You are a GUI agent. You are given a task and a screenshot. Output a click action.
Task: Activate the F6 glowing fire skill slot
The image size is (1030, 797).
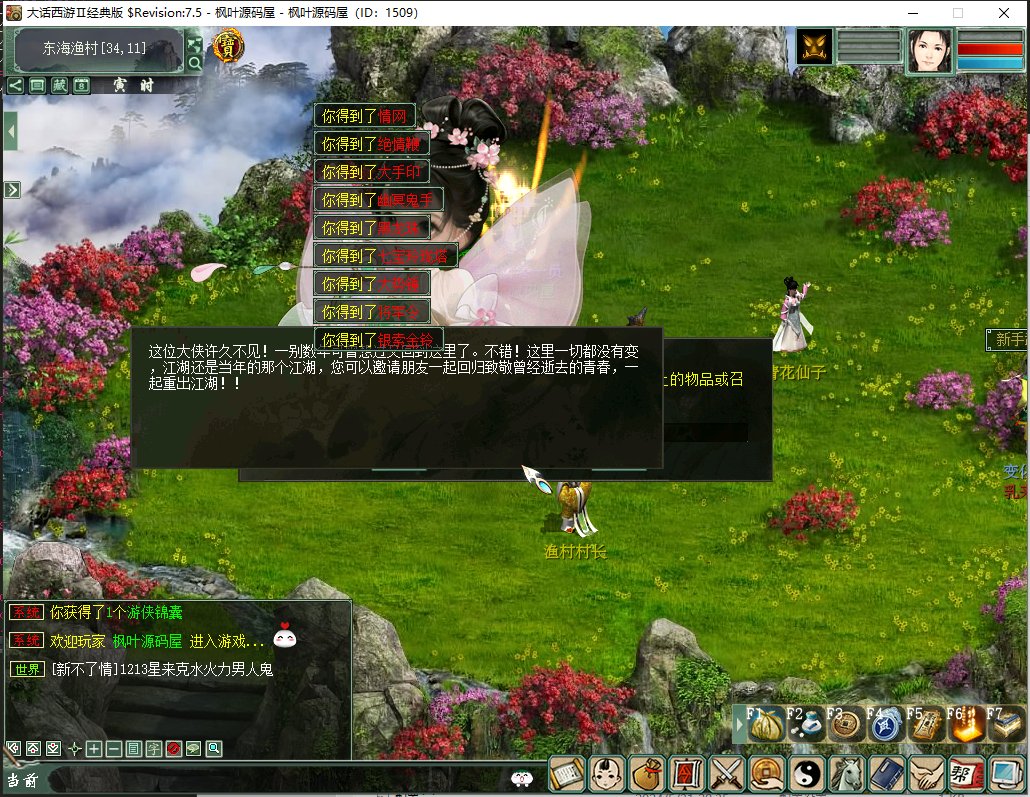coord(966,725)
